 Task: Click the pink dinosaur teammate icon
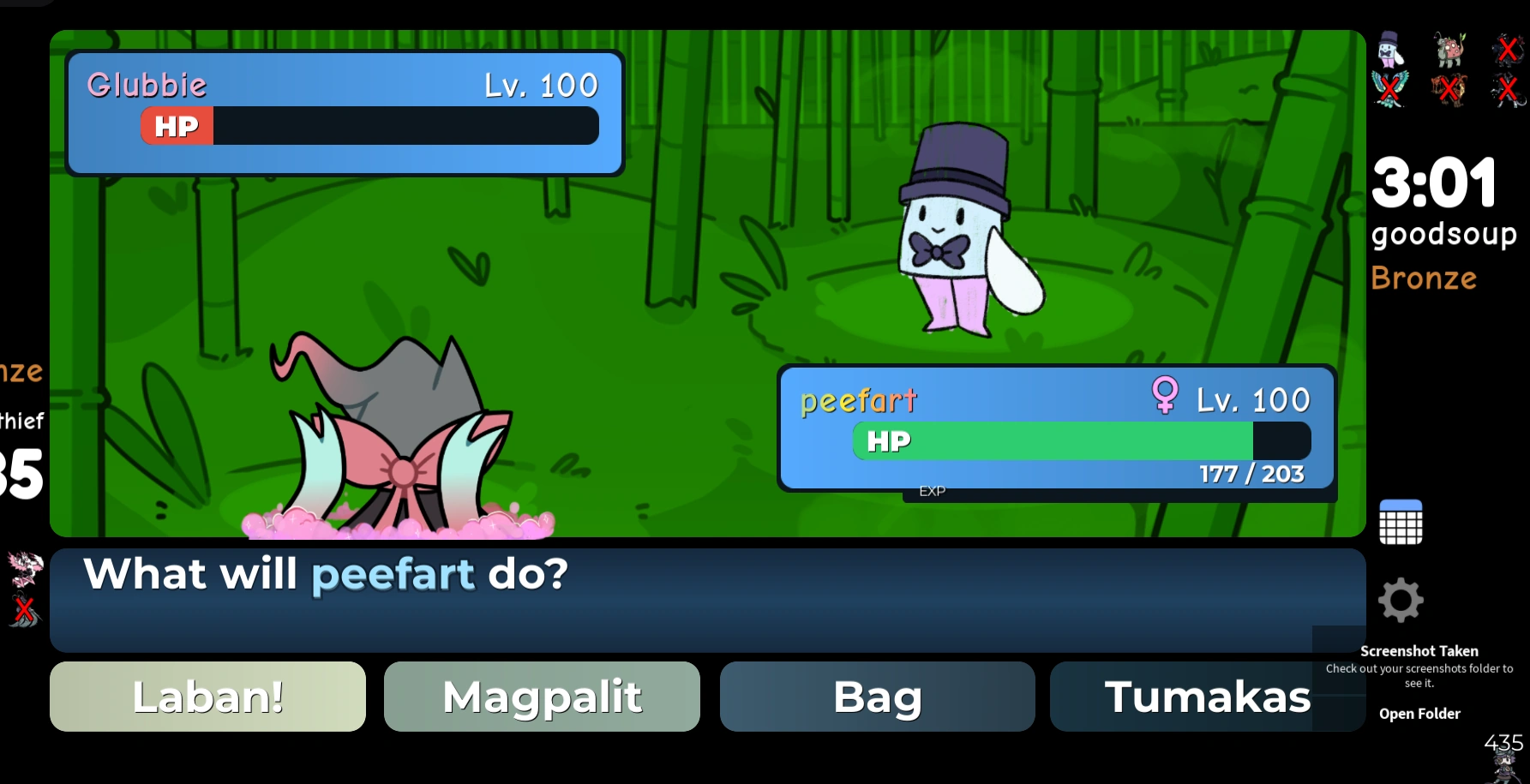pos(1450,50)
